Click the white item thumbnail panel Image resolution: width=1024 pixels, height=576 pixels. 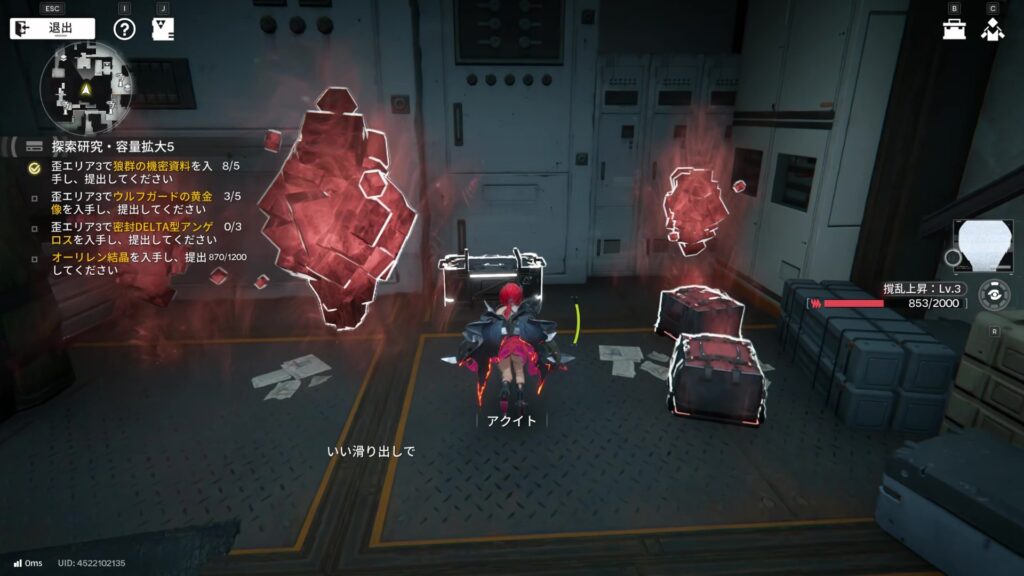pyautogui.click(x=983, y=246)
